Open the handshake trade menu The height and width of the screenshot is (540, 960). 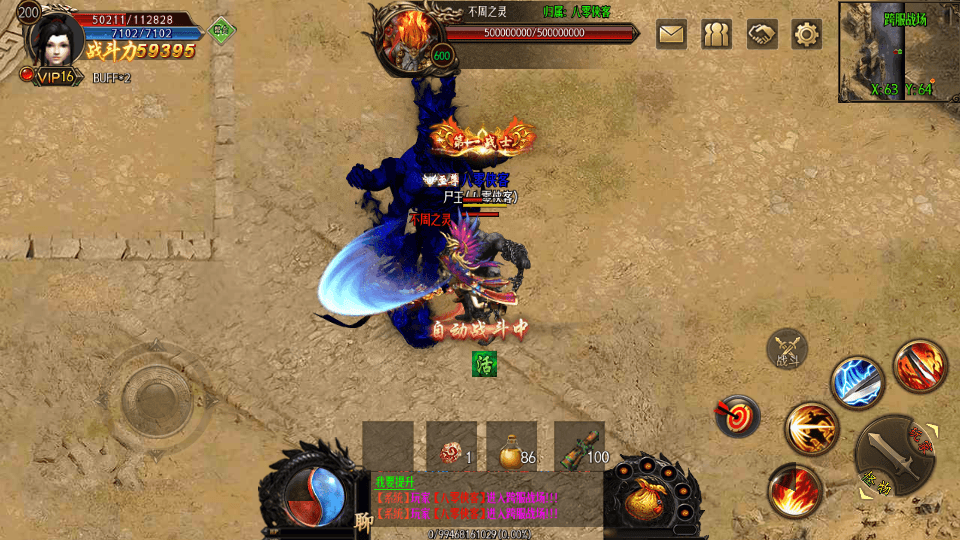(x=761, y=34)
